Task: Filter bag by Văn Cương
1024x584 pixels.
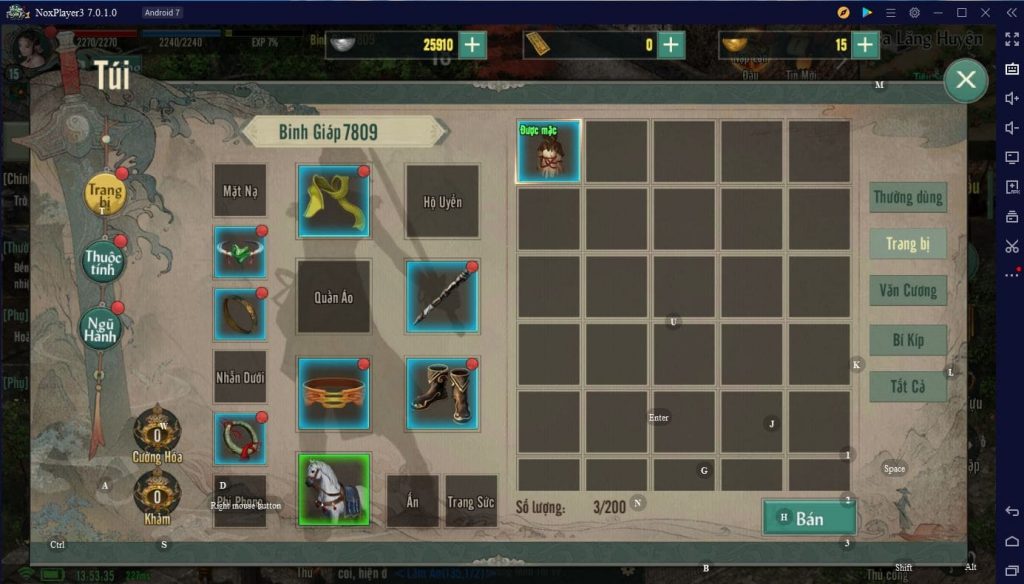Action: 908,291
